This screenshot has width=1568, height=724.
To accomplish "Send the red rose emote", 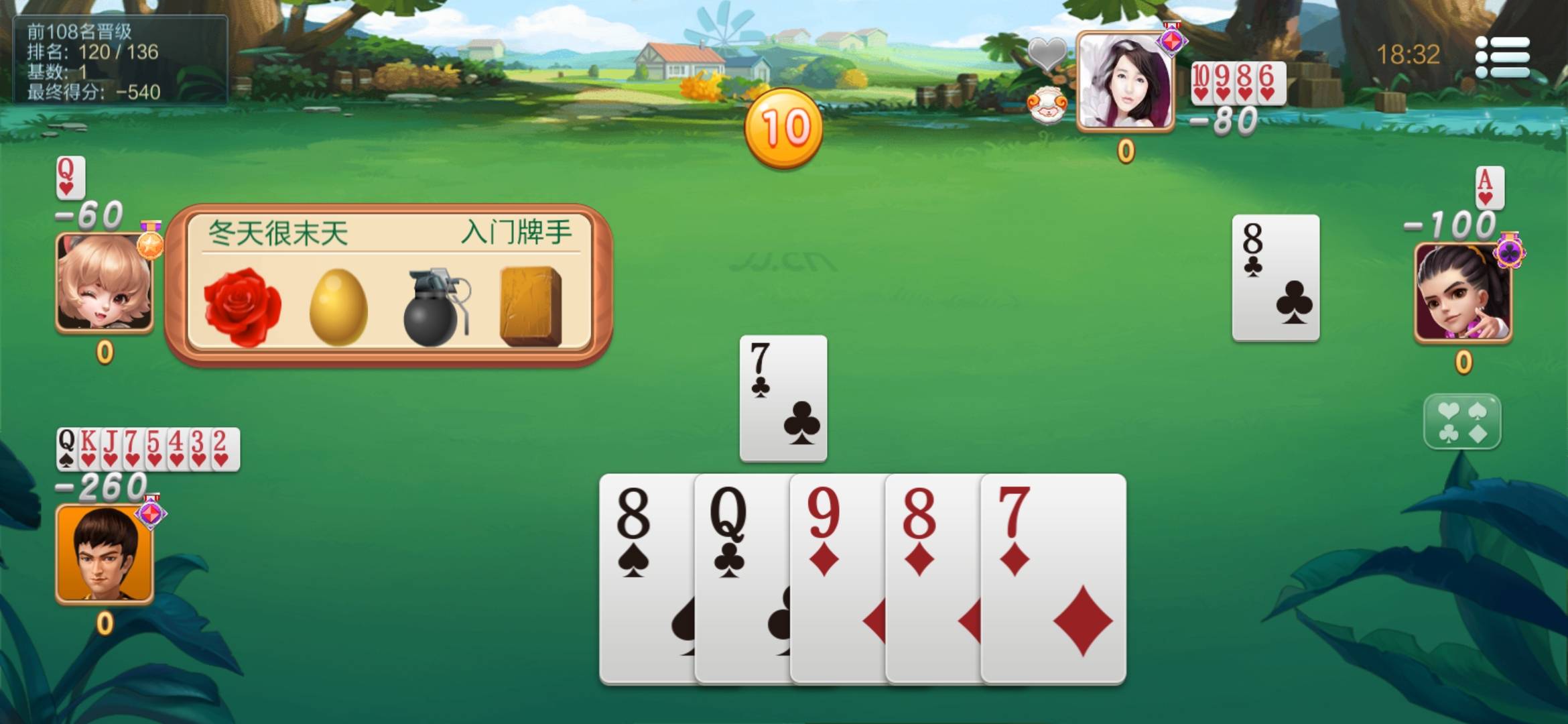I will pyautogui.click(x=243, y=305).
